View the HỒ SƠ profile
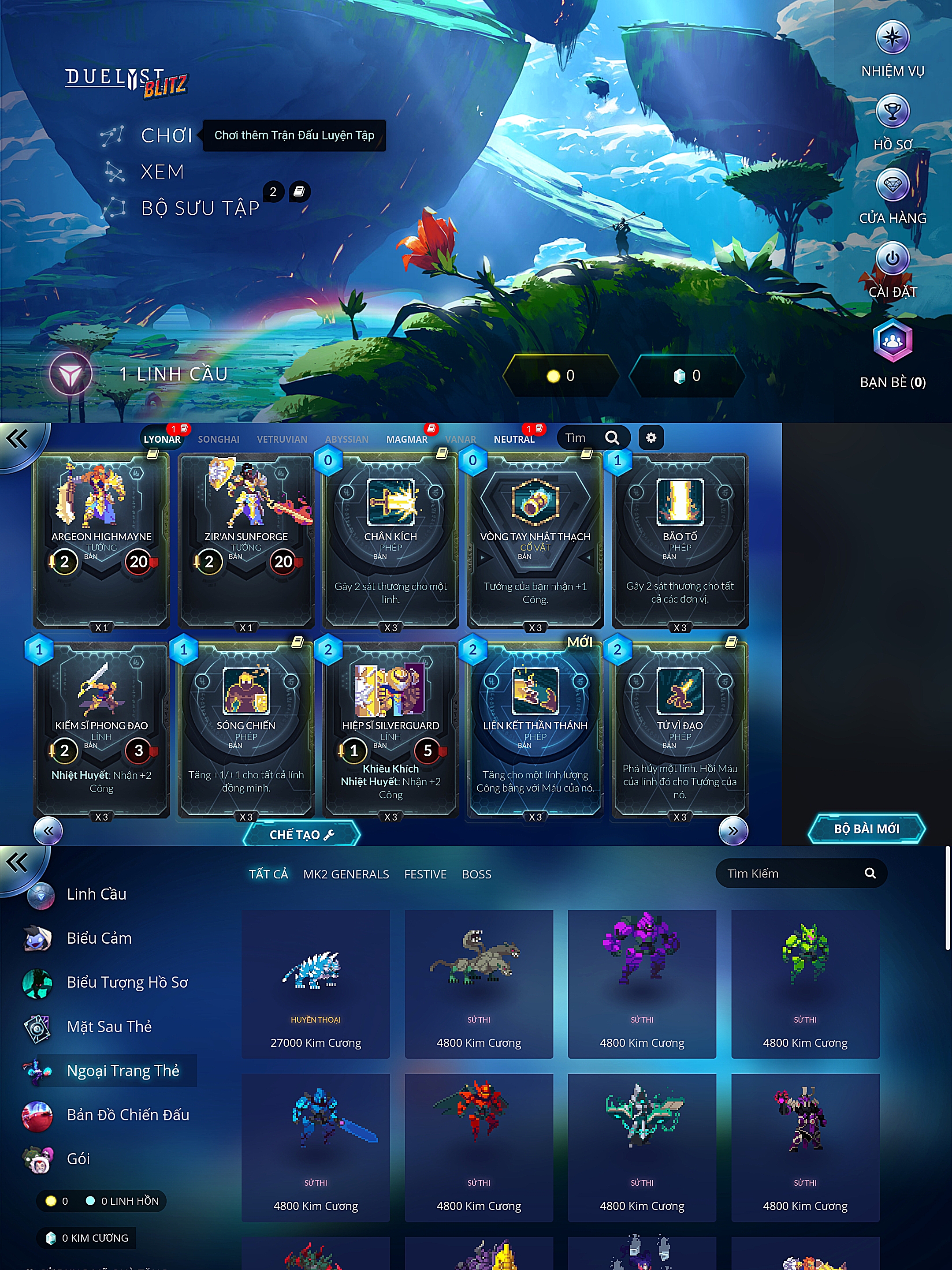Screen dimensions: 952x1270 click(892, 112)
